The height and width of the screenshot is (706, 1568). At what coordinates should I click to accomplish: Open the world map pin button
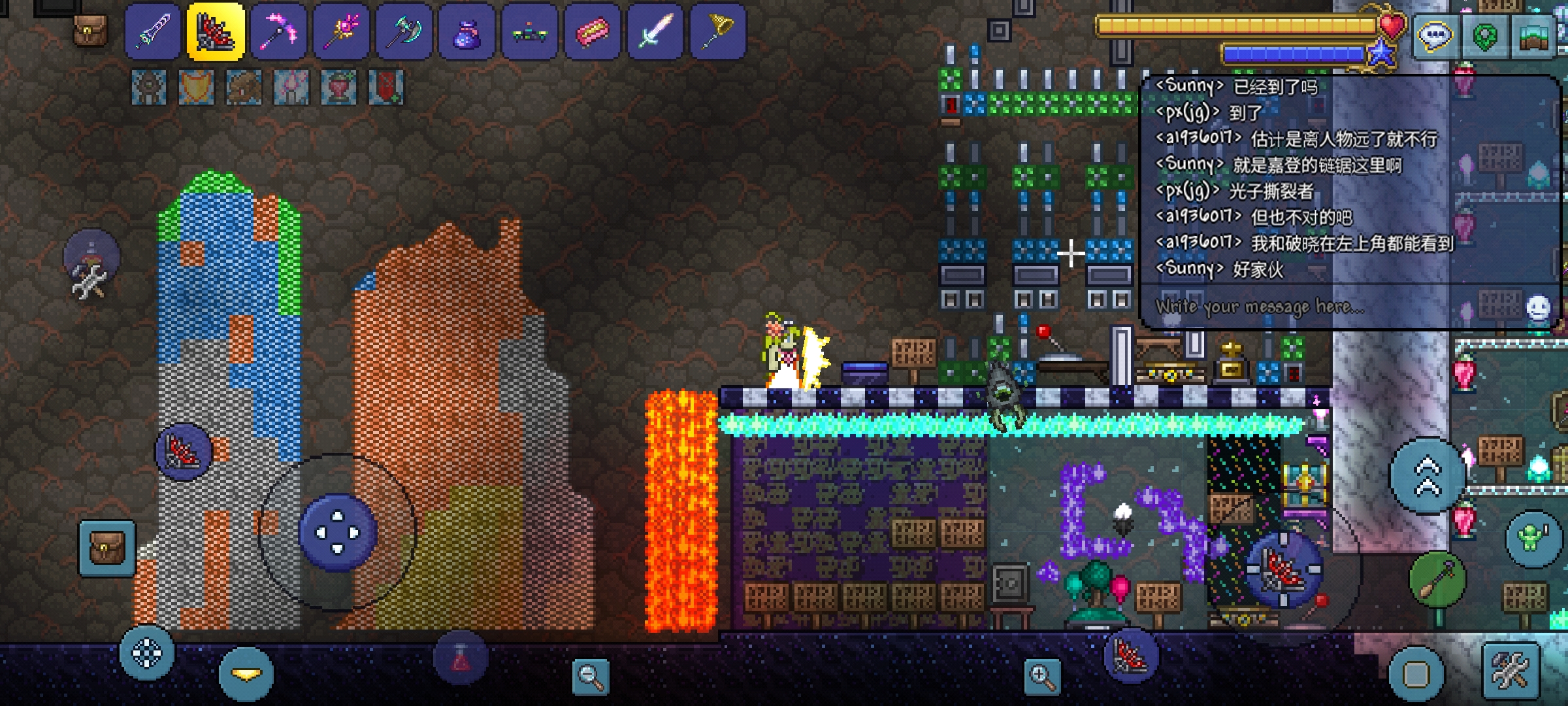tap(1484, 36)
